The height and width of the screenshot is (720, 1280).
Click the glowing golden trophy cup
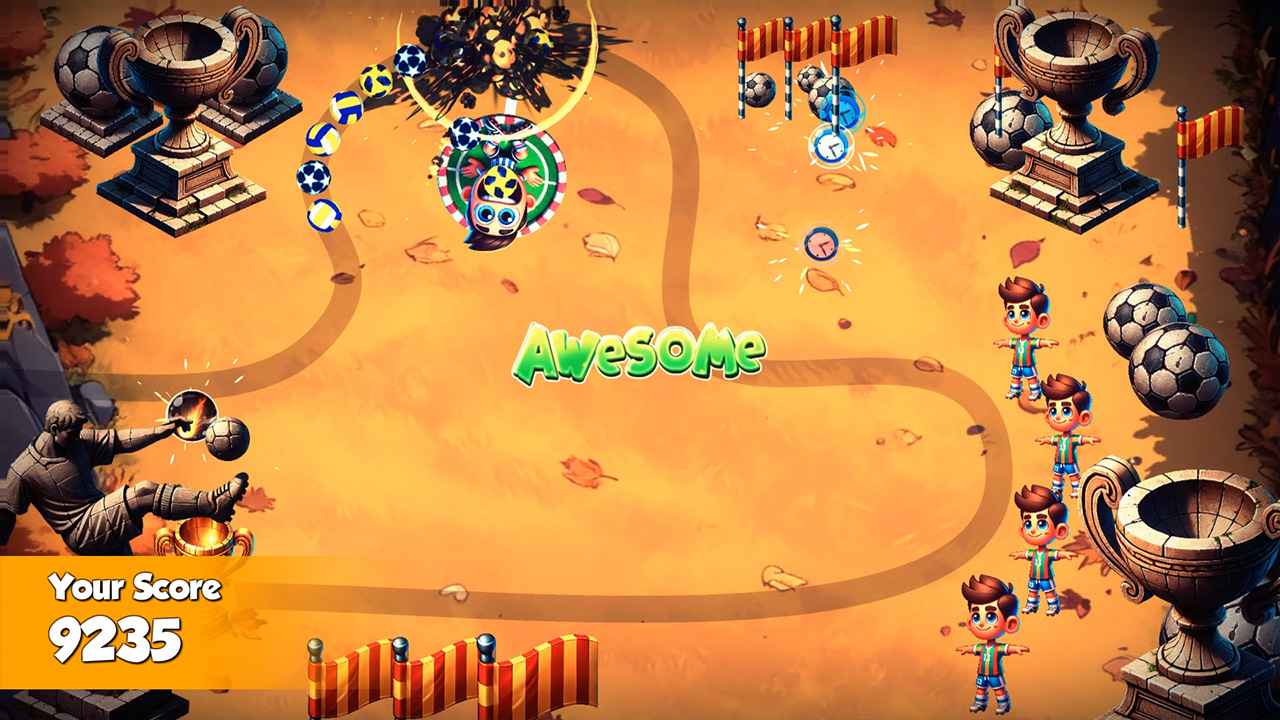point(205,537)
